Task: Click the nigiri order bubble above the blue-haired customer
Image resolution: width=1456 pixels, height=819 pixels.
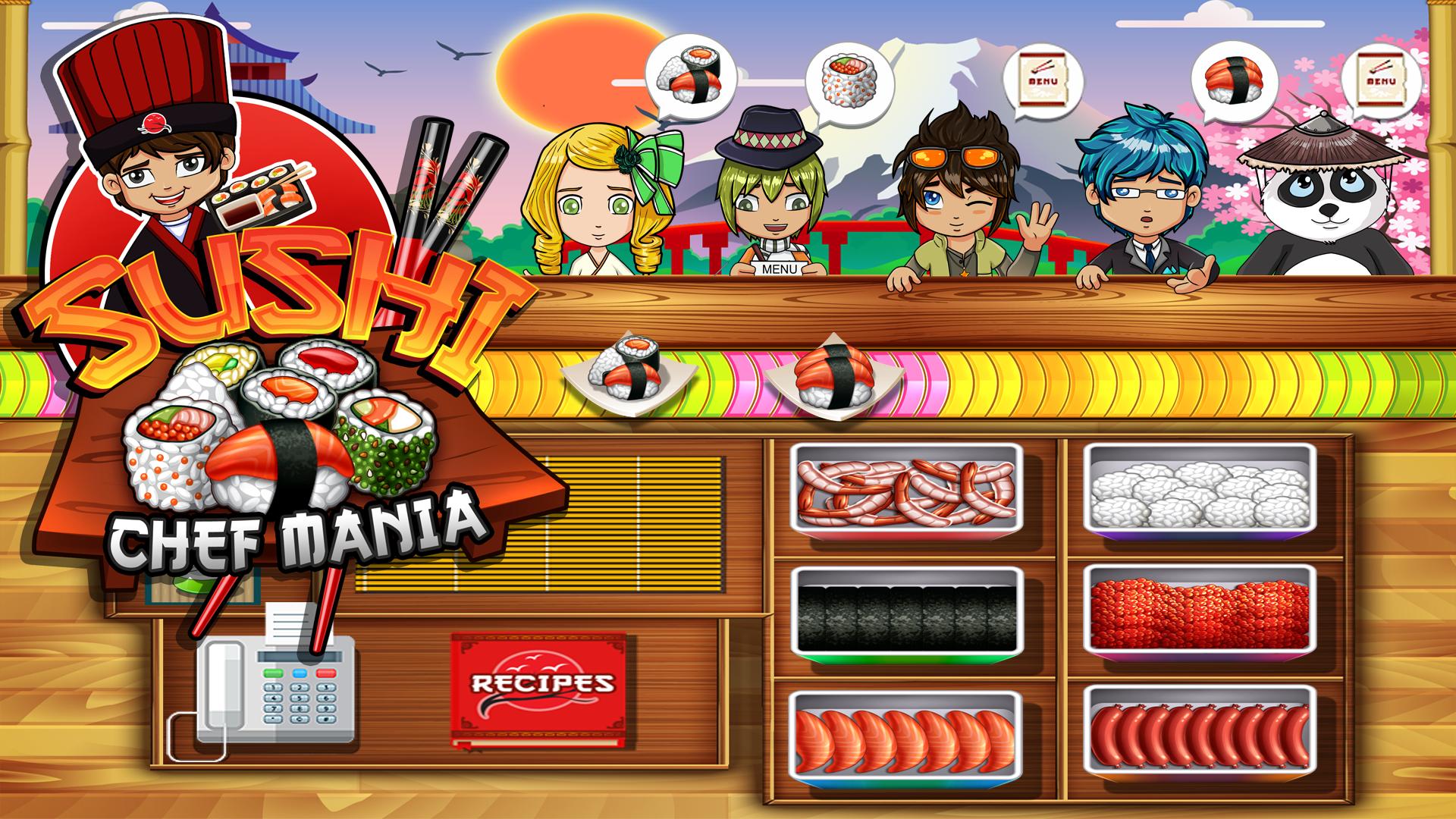Action: click(1236, 76)
